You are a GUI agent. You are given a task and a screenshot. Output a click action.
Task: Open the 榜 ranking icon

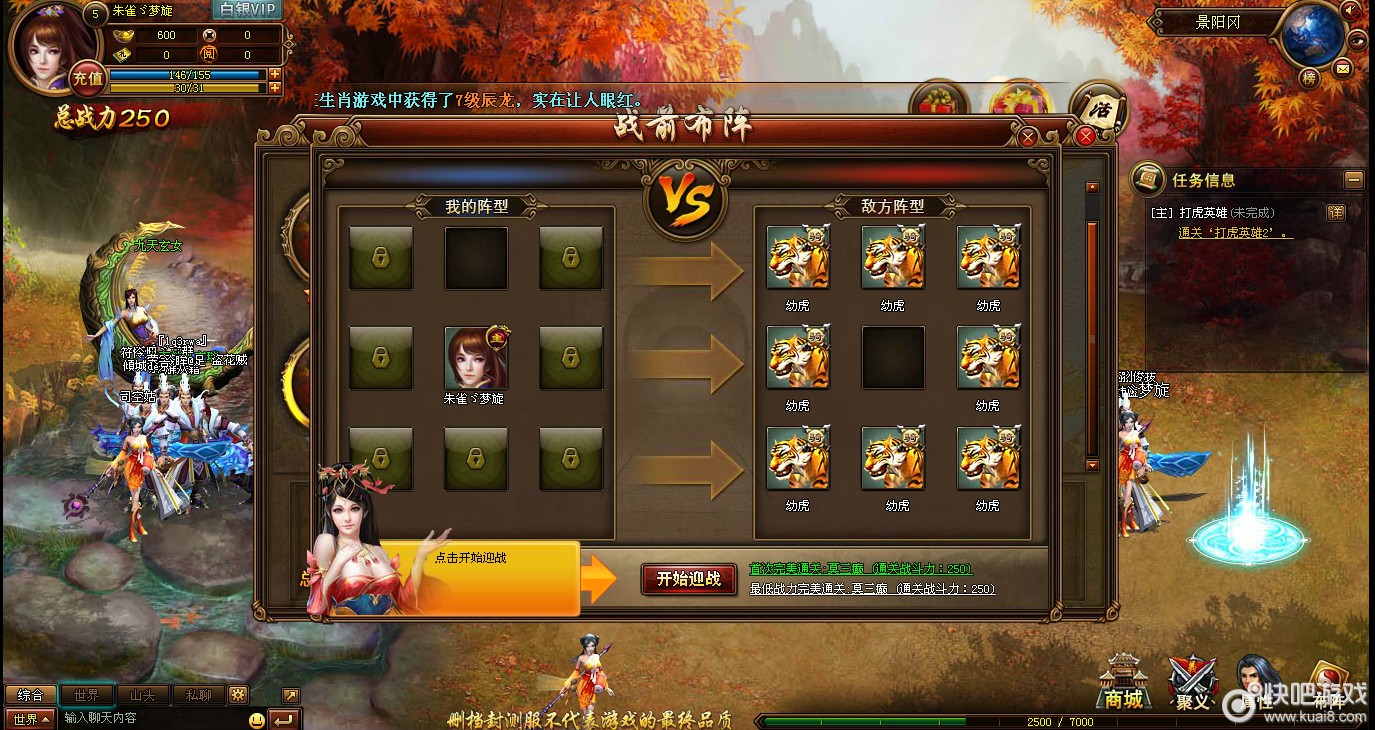[x=1309, y=77]
